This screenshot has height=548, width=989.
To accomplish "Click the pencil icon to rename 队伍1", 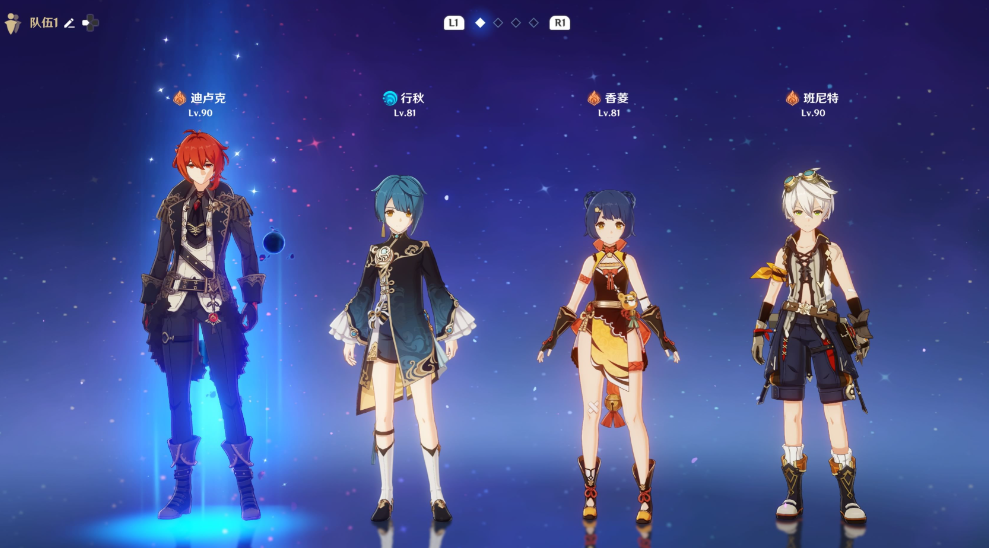I will tap(70, 23).
